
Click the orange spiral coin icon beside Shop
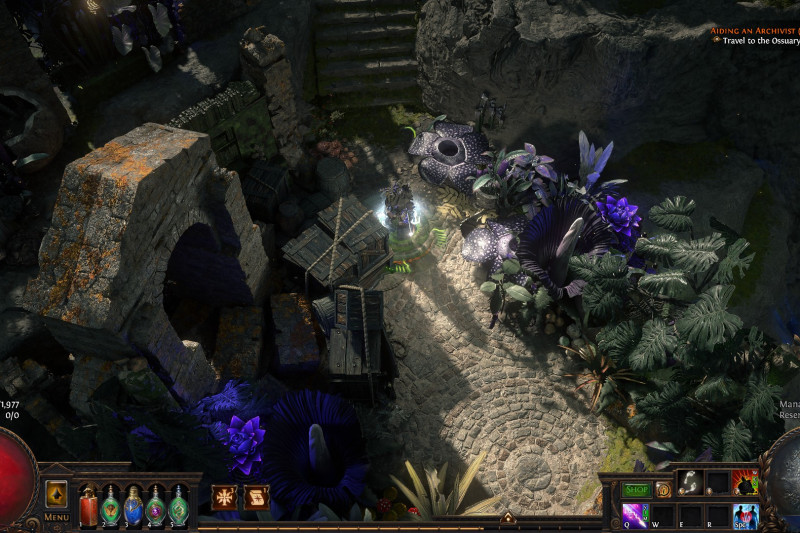(x=663, y=490)
